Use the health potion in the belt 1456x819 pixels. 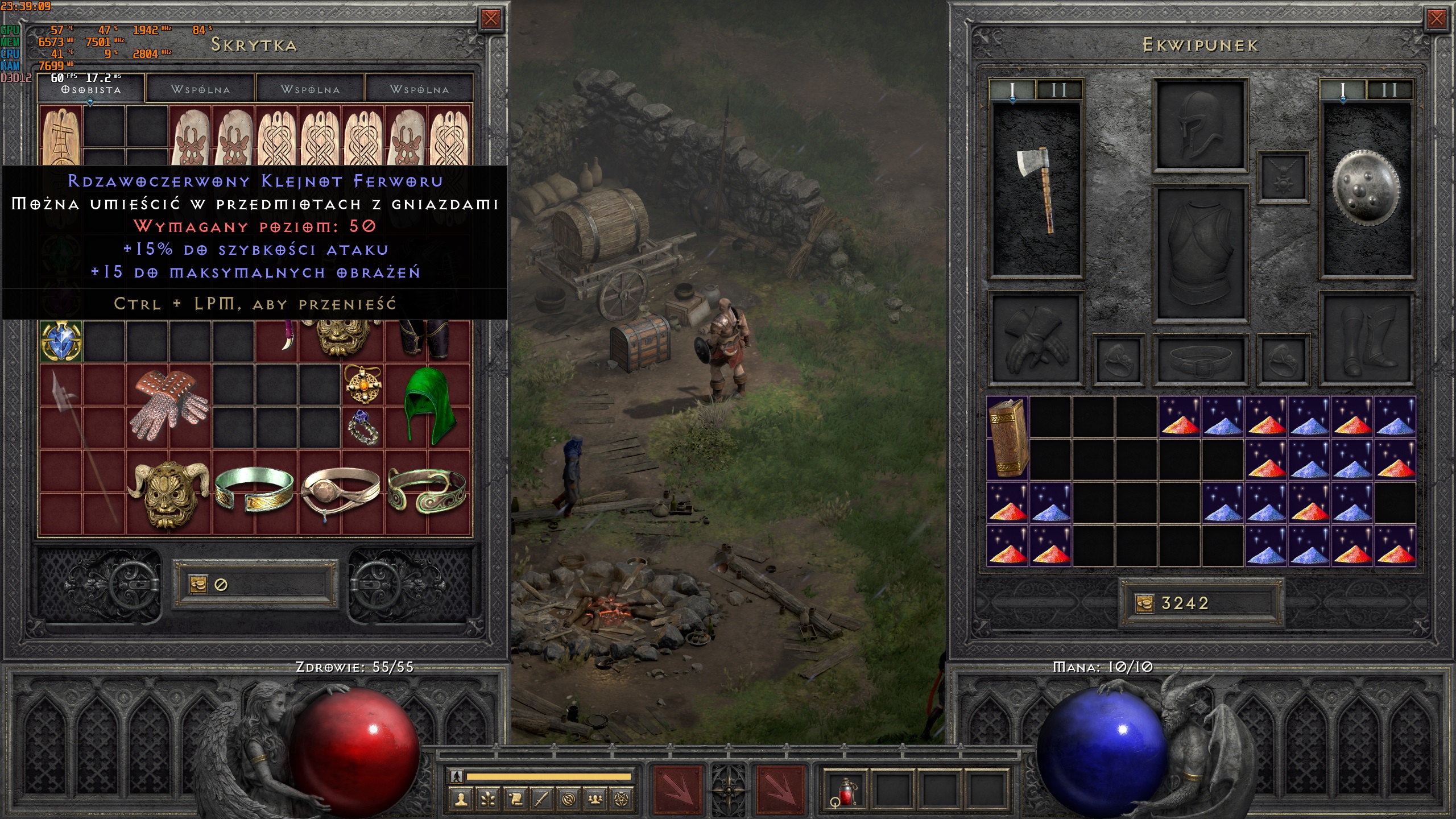[845, 789]
